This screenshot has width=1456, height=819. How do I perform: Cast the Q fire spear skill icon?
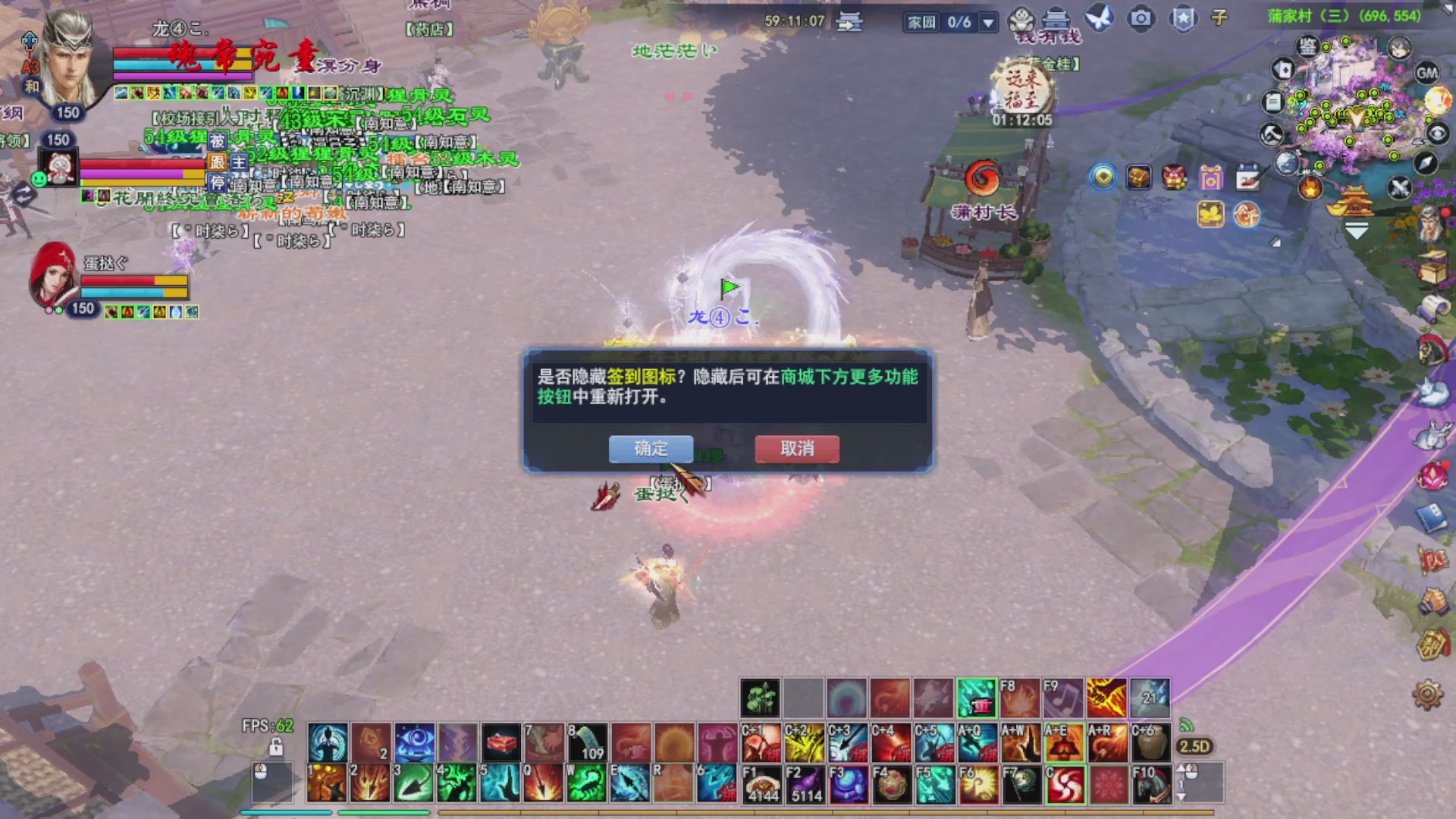pyautogui.click(x=544, y=783)
